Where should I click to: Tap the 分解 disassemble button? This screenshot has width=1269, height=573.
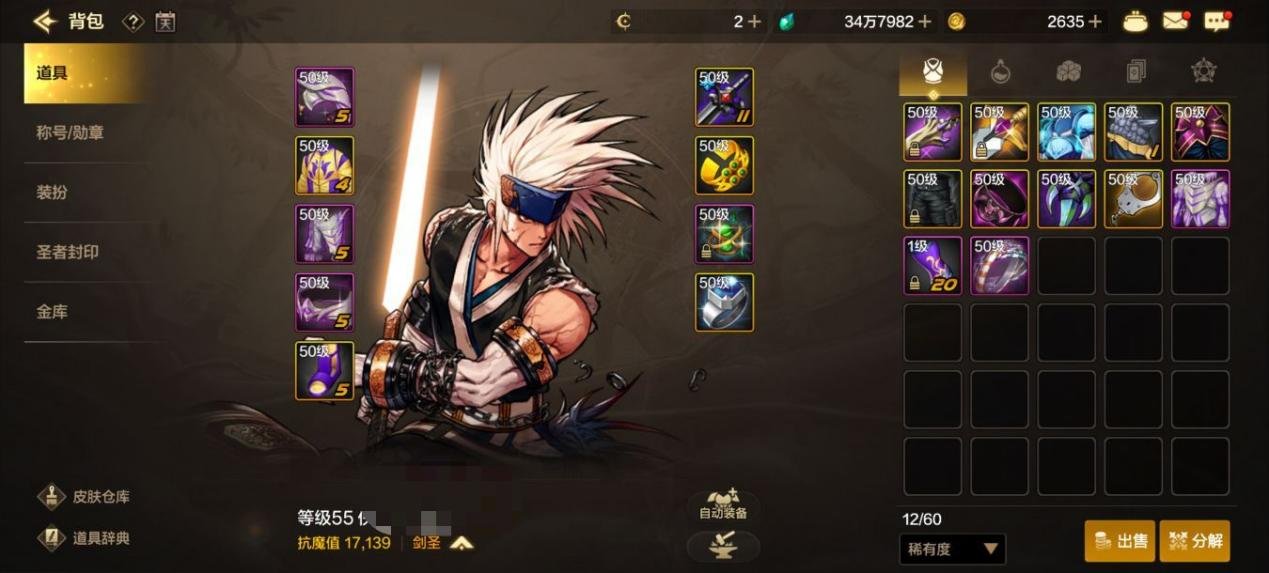(1195, 541)
